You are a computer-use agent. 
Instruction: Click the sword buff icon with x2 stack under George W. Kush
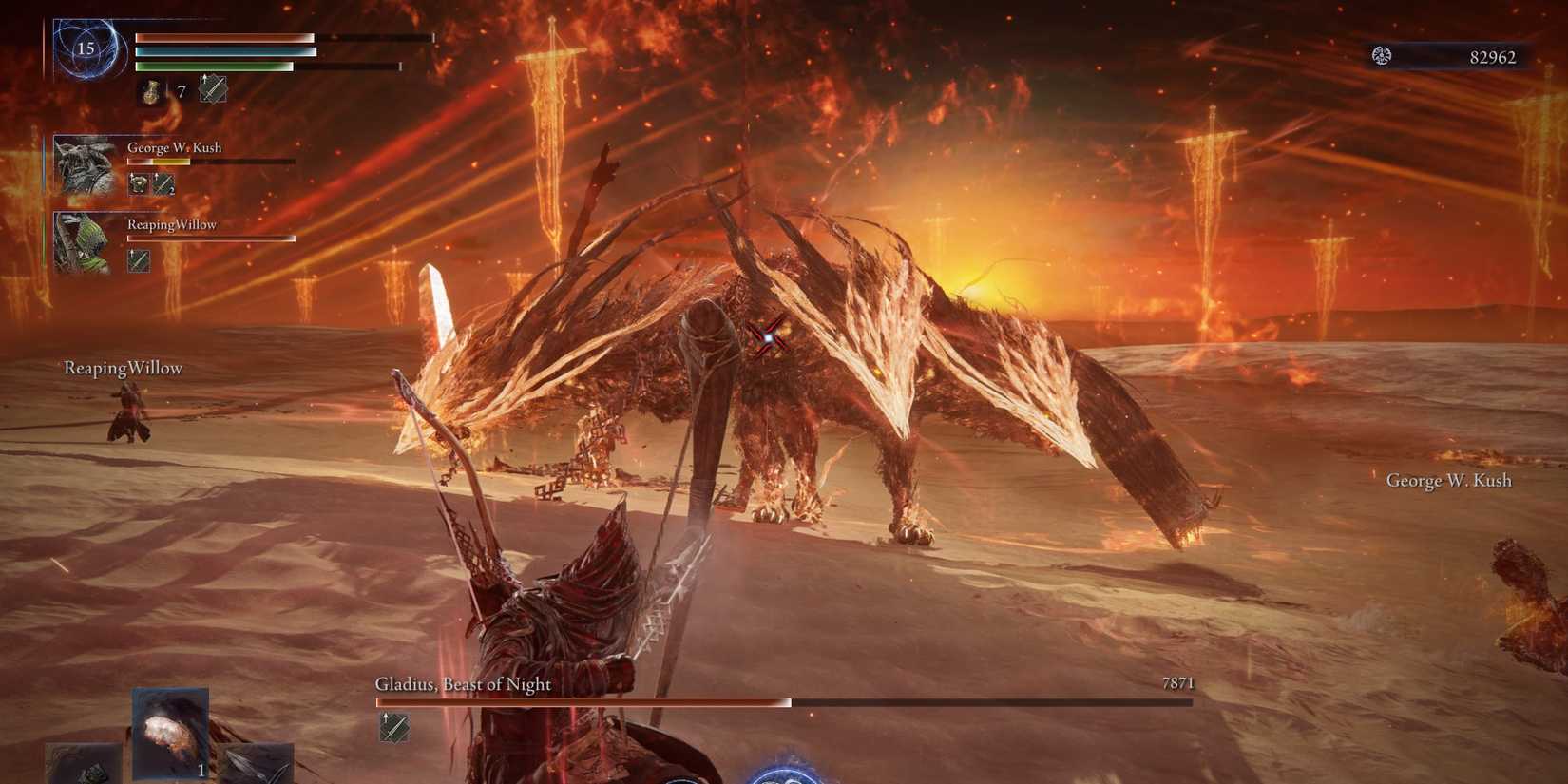[162, 182]
